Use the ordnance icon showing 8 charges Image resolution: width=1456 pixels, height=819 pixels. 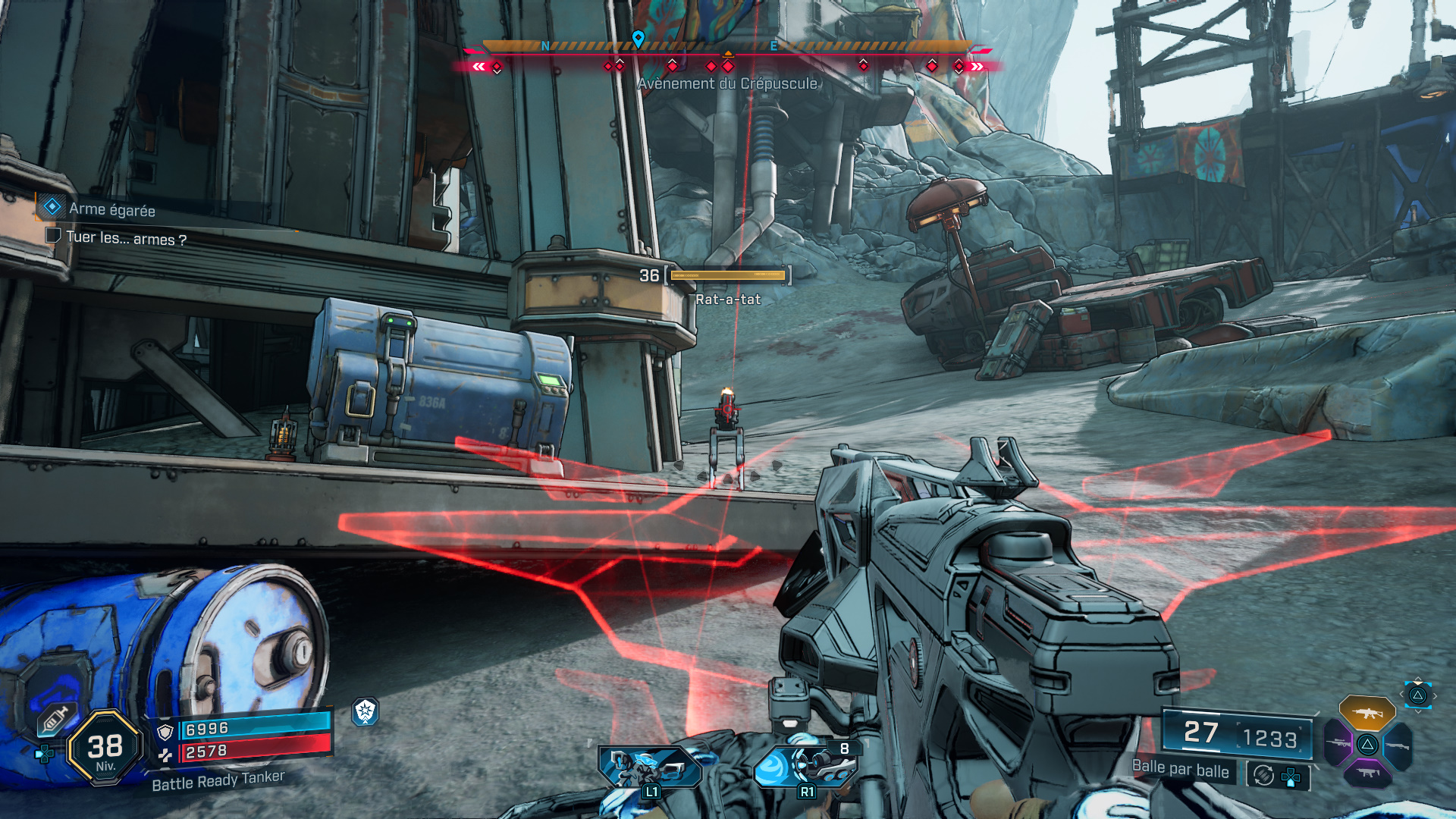(806, 766)
